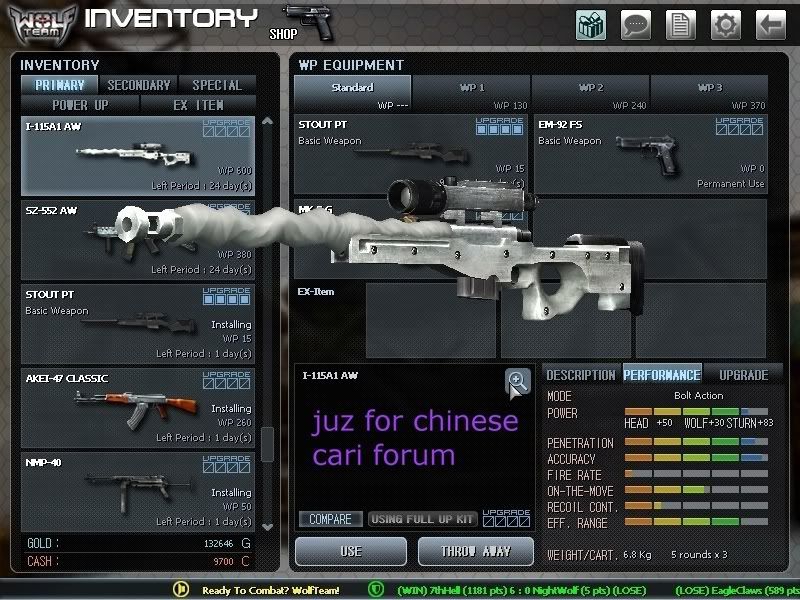The height and width of the screenshot is (600, 800).
Task: Select the AKEI-47 Classic in inventory
Action: tap(138, 407)
